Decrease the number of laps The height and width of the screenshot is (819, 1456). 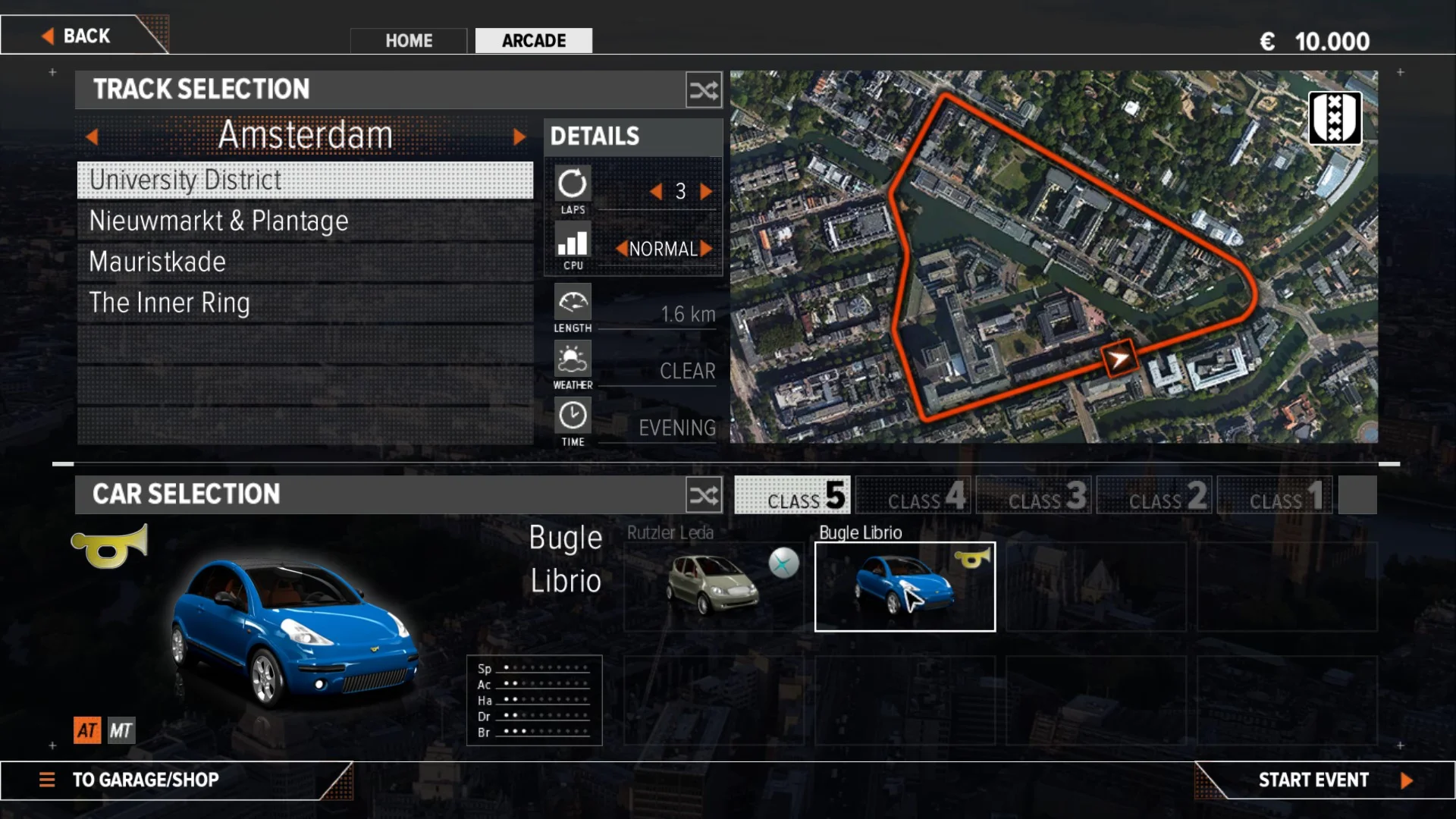(656, 192)
